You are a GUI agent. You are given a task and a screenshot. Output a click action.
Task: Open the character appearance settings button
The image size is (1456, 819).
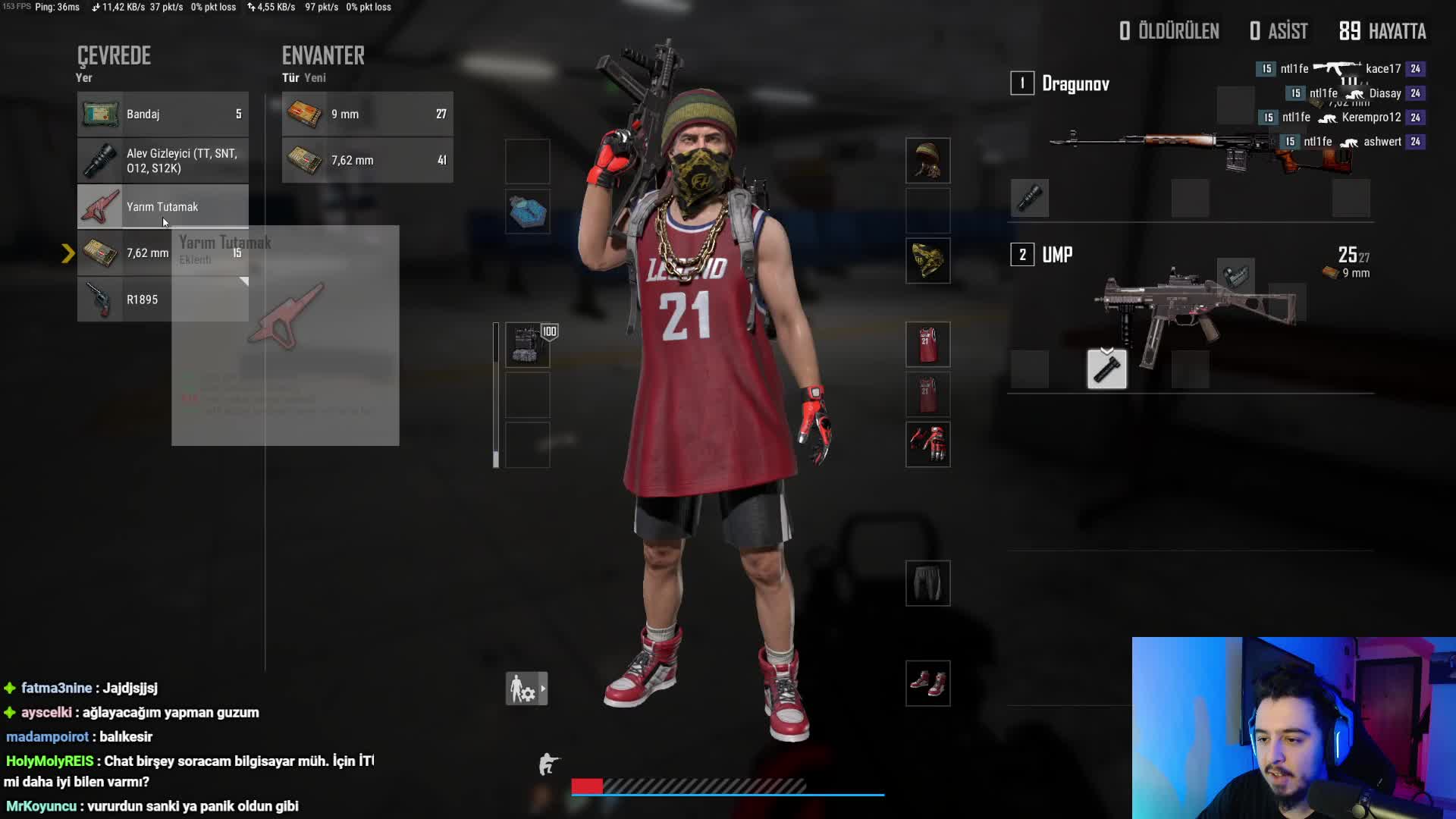(526, 689)
